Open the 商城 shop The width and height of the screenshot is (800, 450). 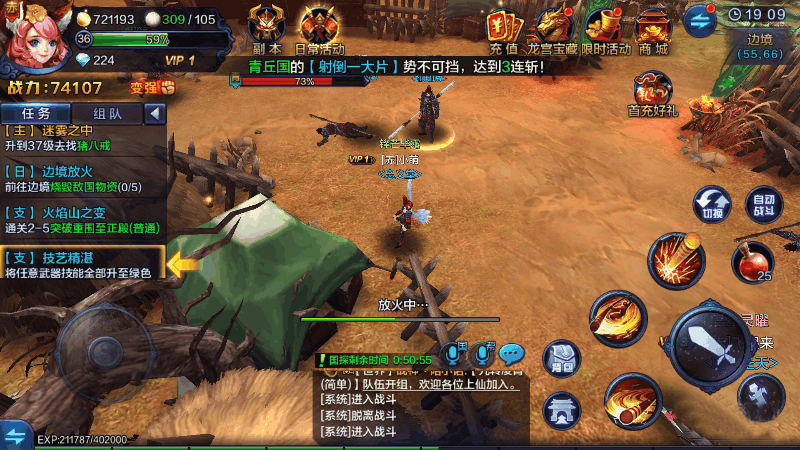tap(653, 28)
